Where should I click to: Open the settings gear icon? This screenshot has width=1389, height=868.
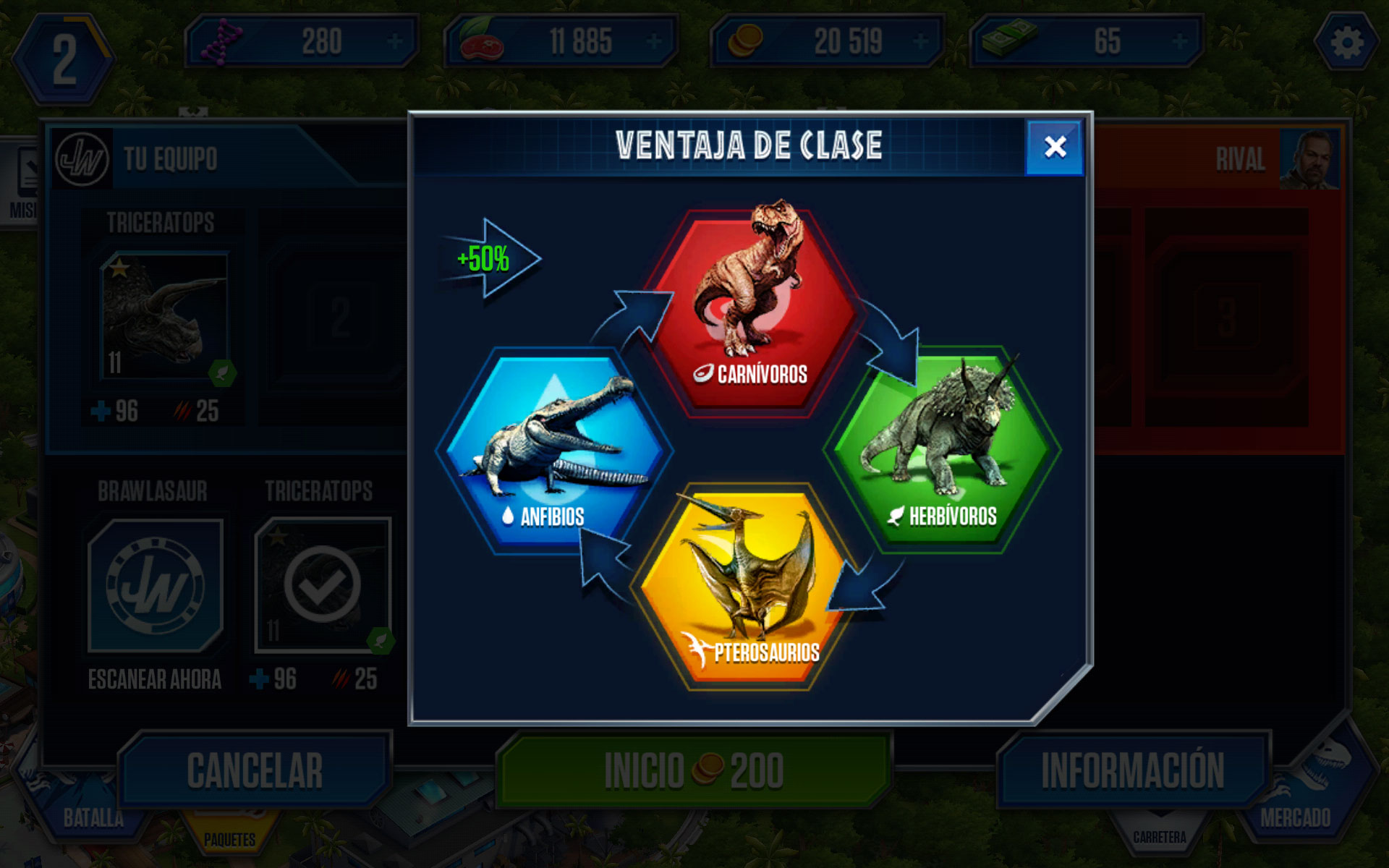(x=1346, y=43)
